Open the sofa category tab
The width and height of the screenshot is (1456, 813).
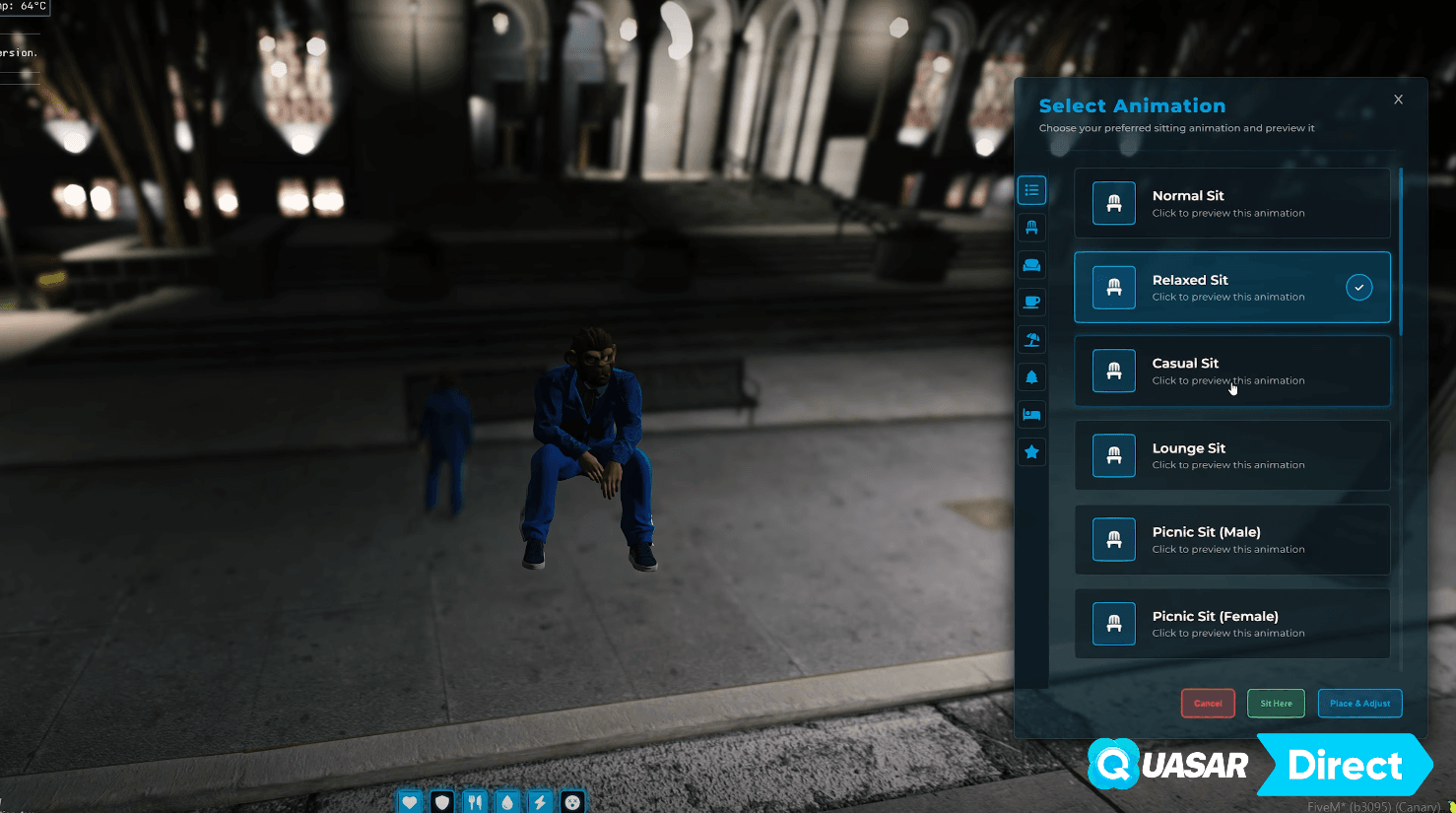click(x=1031, y=265)
